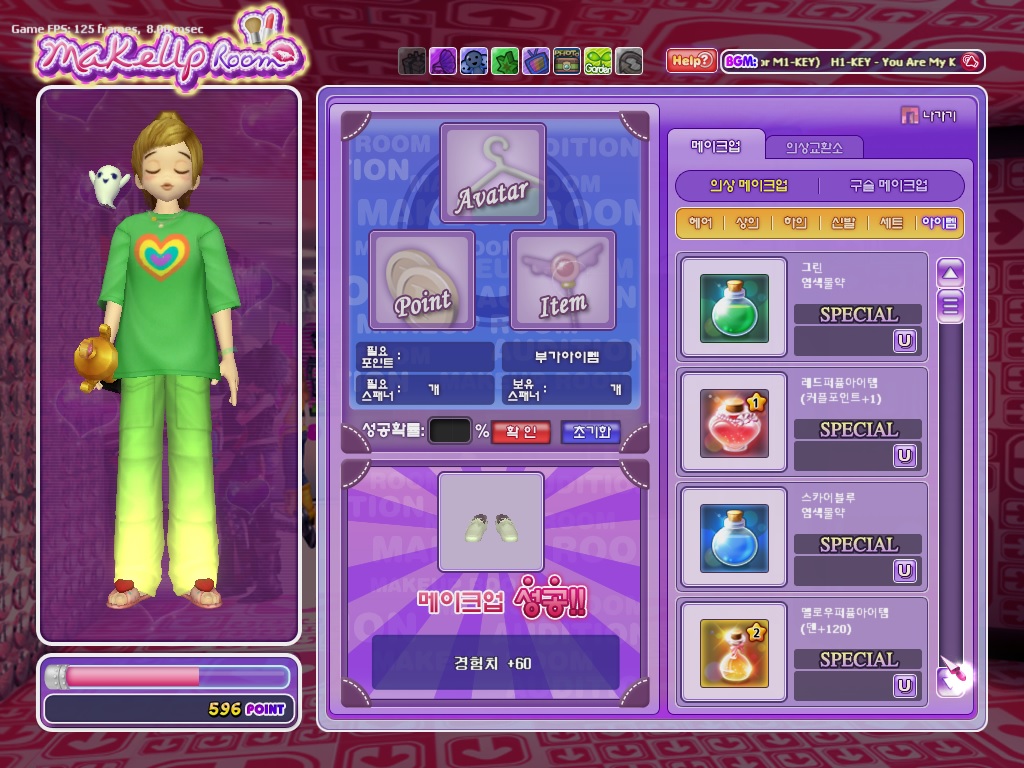Select the 구슬 메이크업 mode
This screenshot has width=1024, height=768.
888,186
